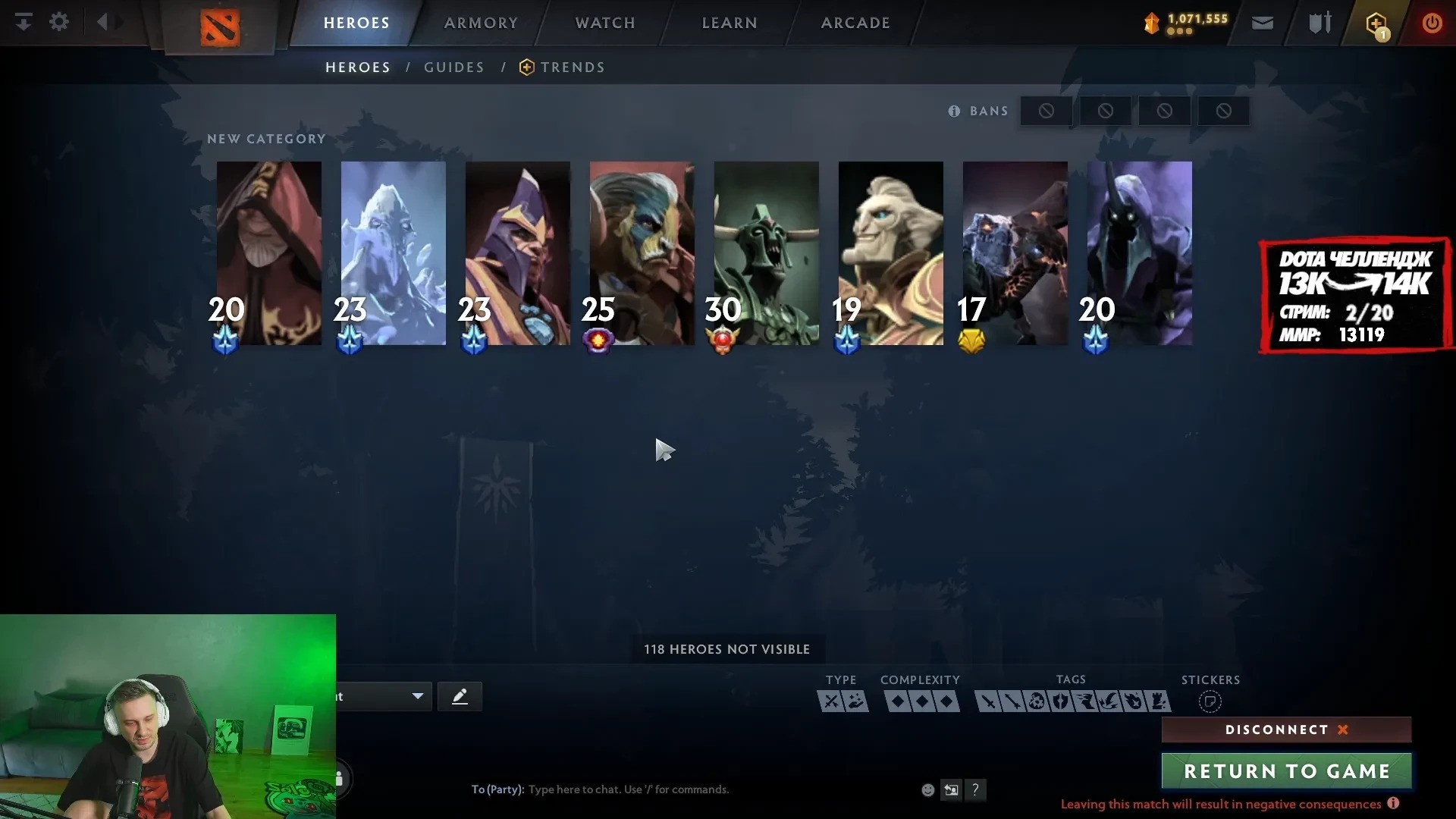Select the ranged attack type filter icon
The image size is (1456, 819).
(855, 701)
